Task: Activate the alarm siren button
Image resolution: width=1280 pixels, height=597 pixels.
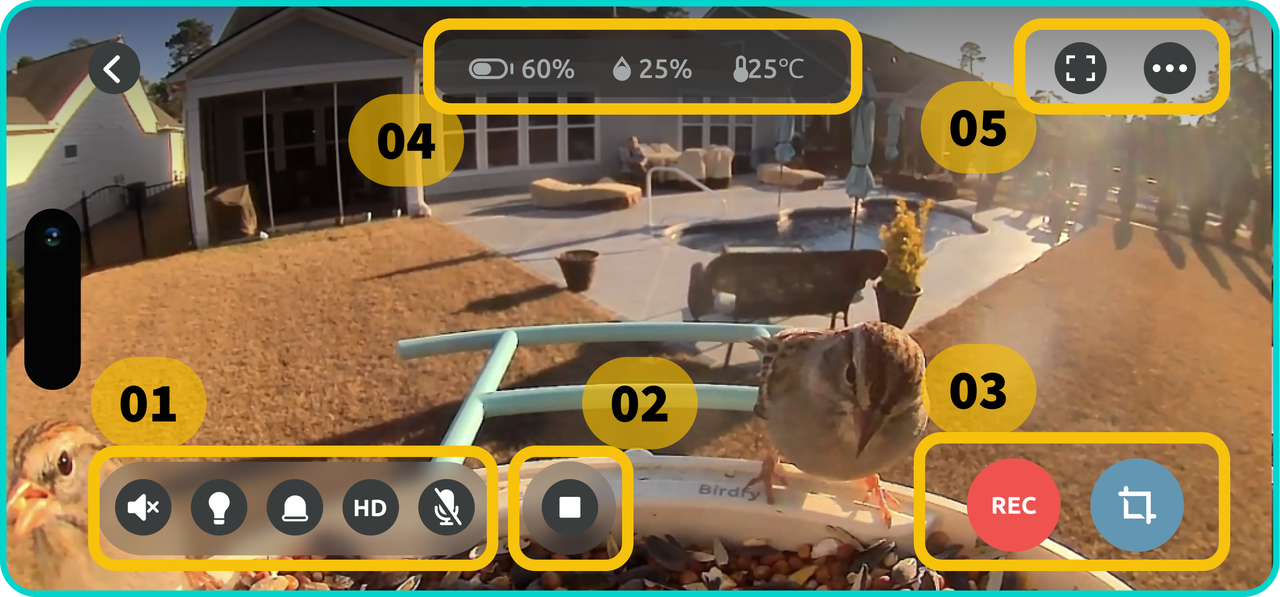Action: click(x=294, y=507)
